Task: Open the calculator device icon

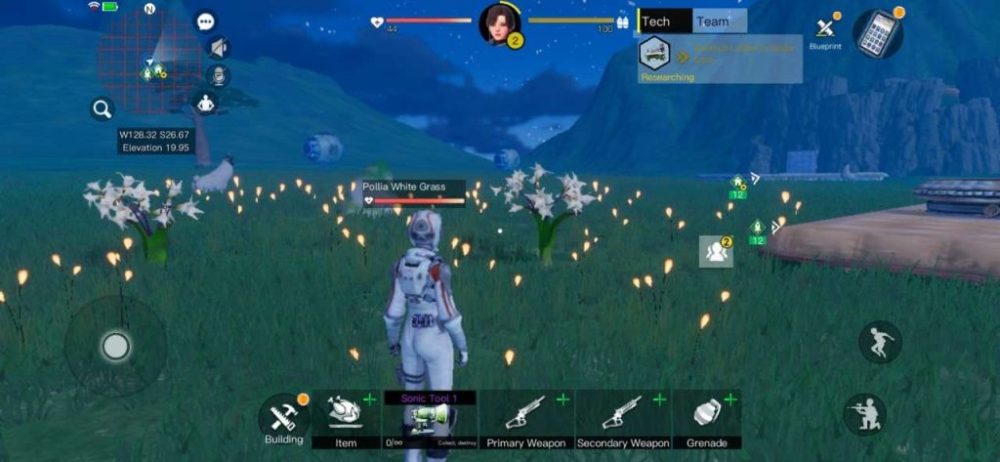Action: coord(877,35)
